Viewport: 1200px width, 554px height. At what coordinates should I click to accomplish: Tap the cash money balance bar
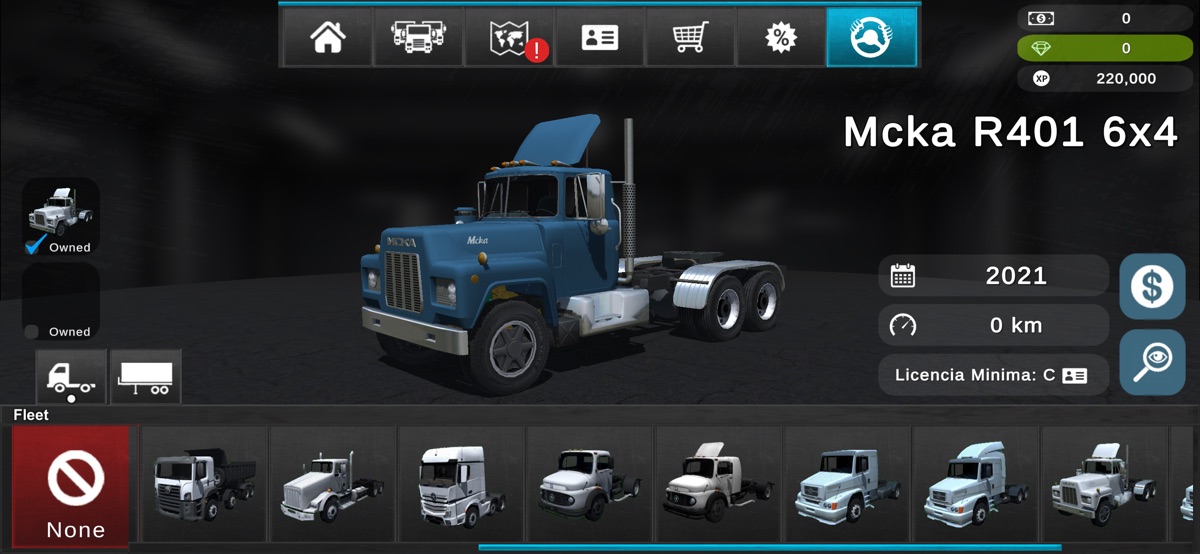tap(1105, 18)
